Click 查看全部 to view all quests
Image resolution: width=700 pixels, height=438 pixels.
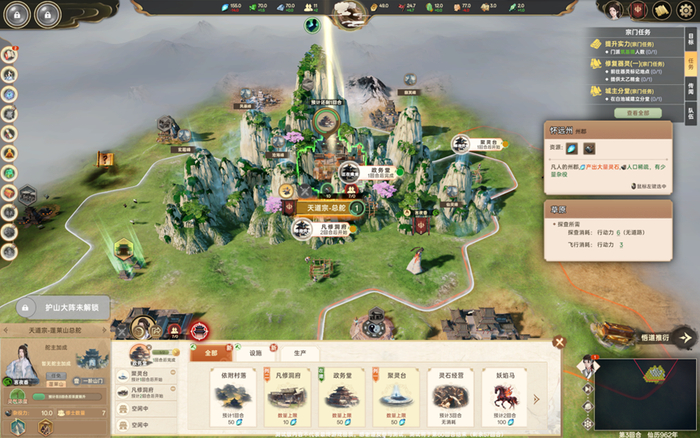(637, 113)
